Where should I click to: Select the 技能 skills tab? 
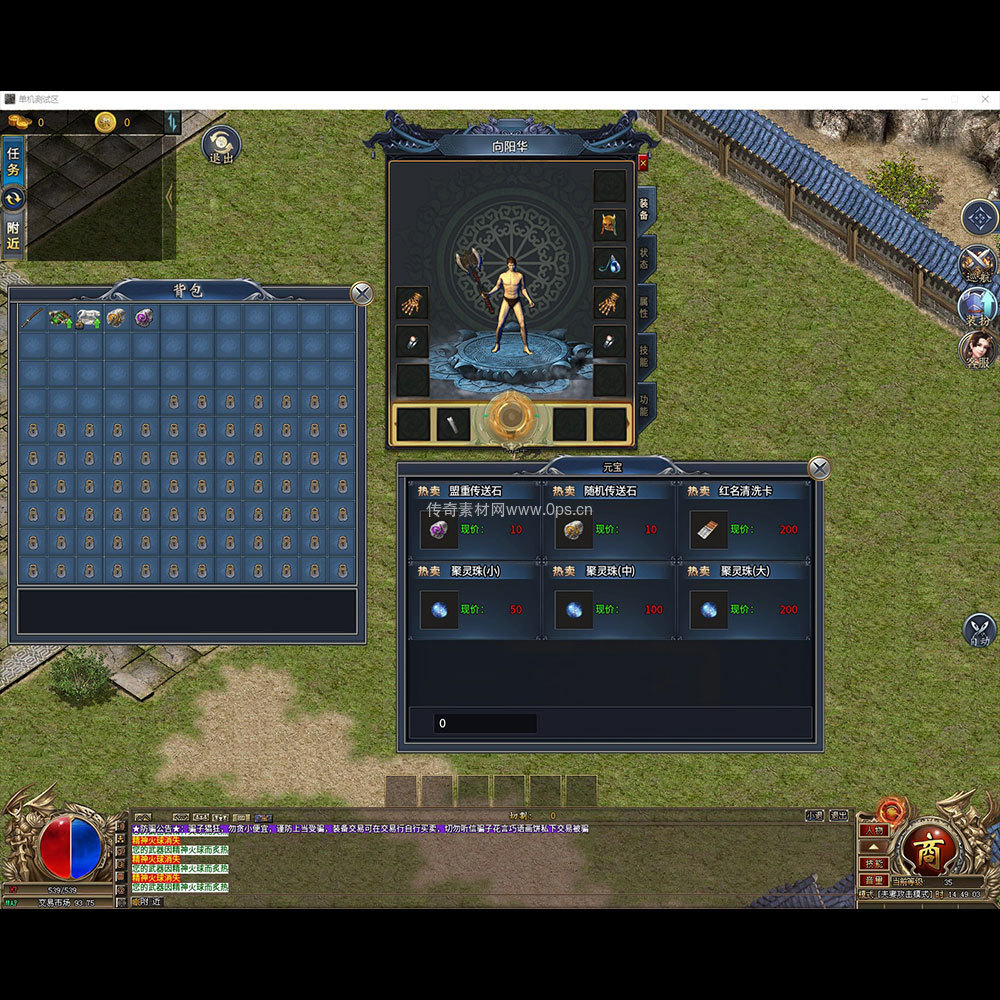(645, 355)
